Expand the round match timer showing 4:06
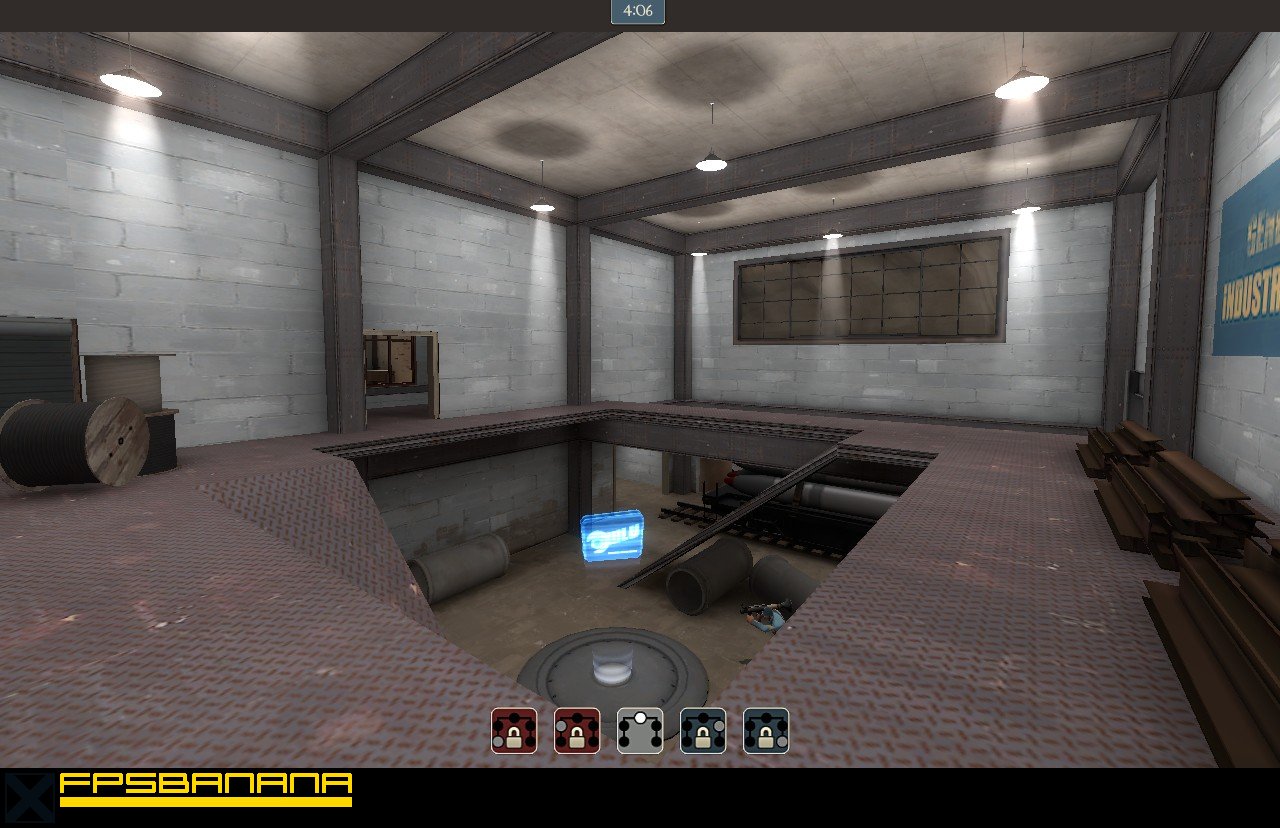The width and height of the screenshot is (1280, 828). (639, 12)
